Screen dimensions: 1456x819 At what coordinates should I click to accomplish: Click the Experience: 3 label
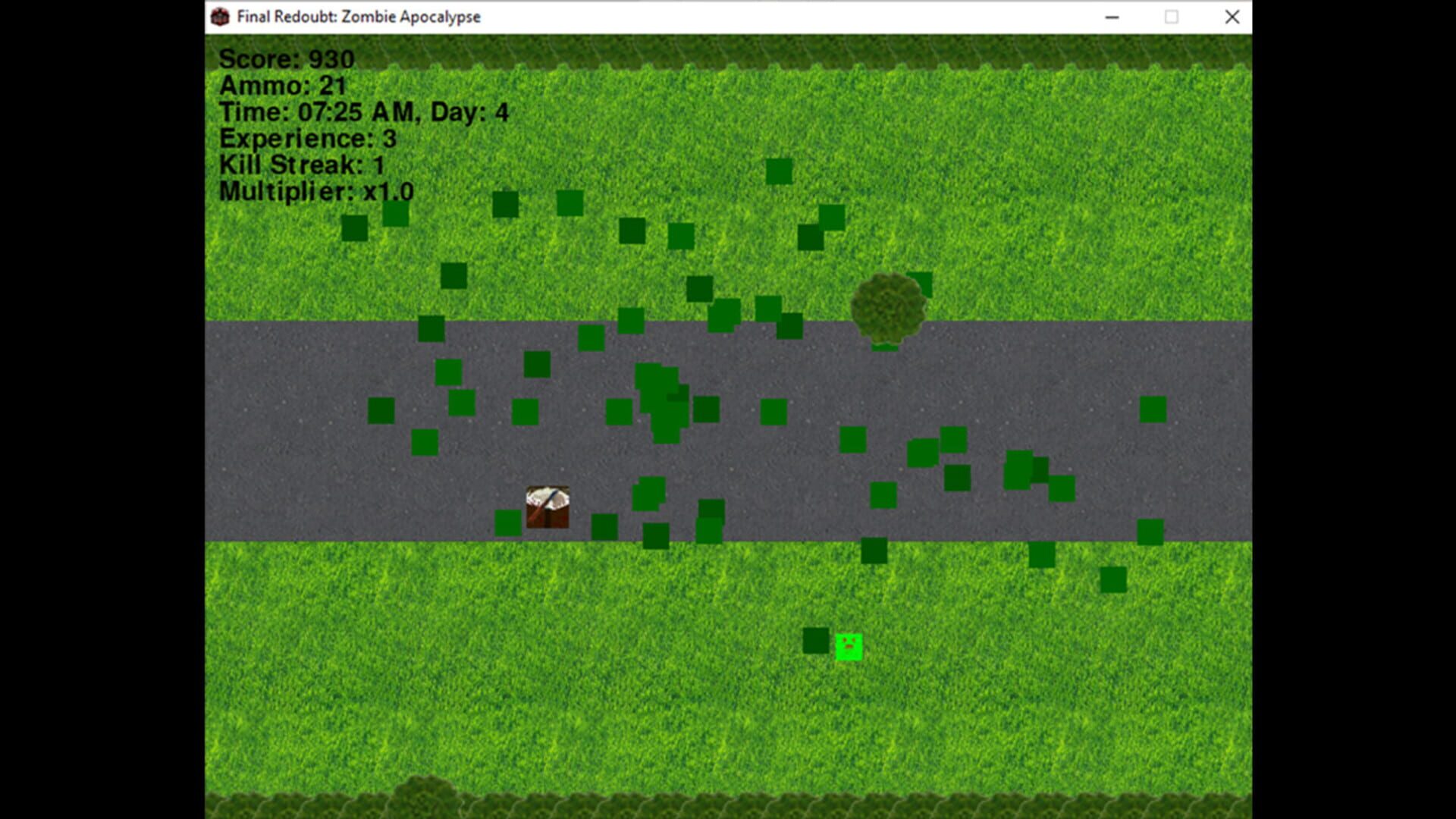pyautogui.click(x=306, y=139)
